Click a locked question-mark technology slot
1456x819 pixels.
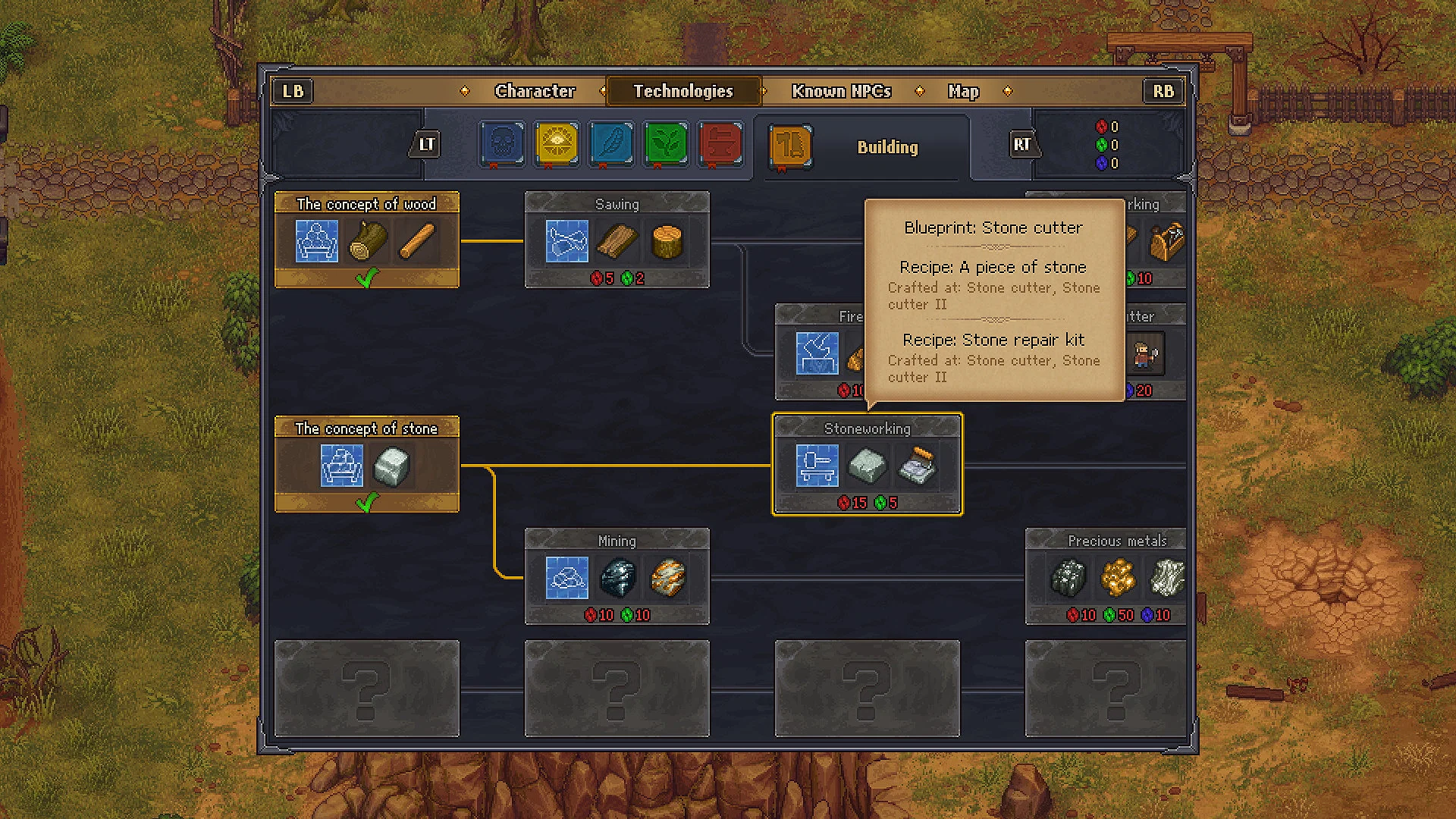[x=367, y=689]
